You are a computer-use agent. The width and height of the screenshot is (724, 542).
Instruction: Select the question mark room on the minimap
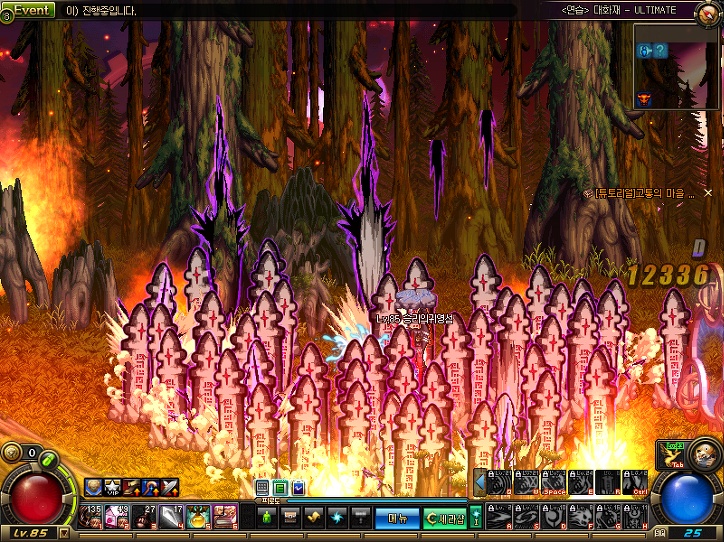point(661,51)
